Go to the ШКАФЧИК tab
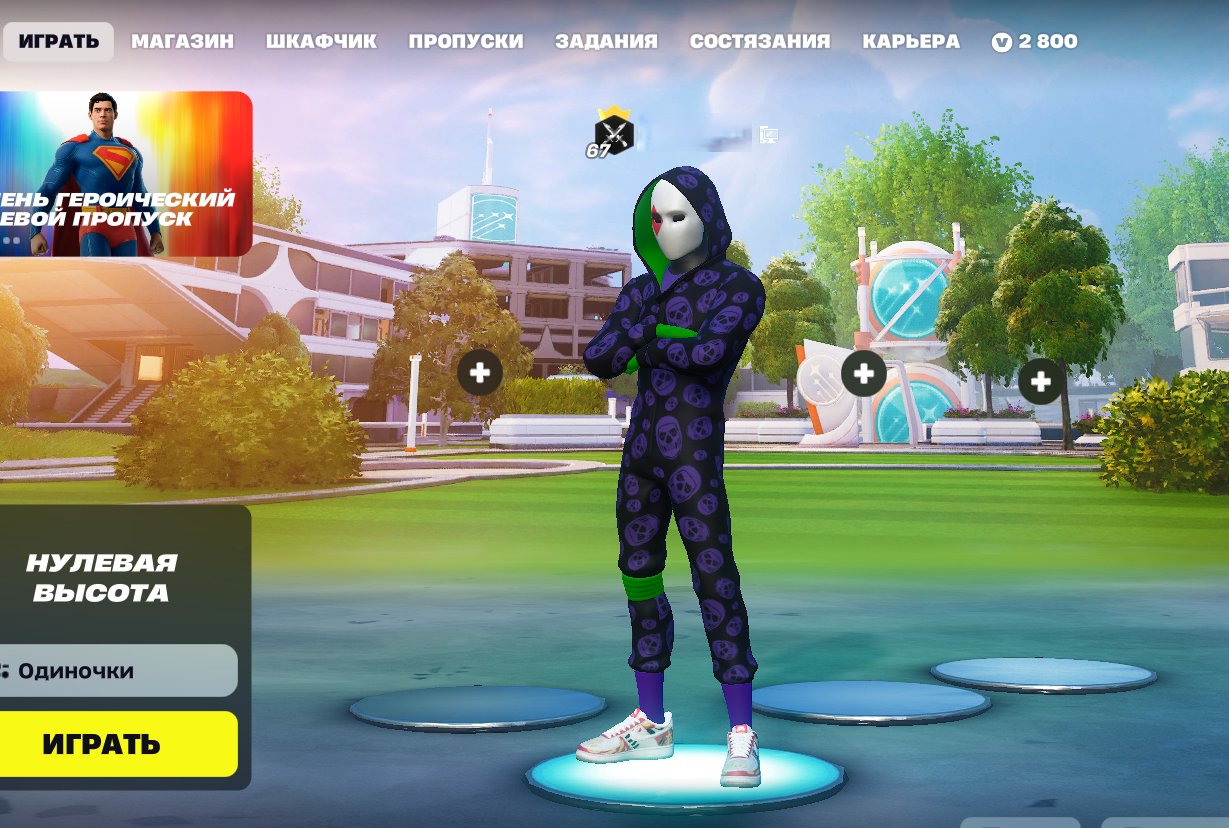 (x=321, y=42)
